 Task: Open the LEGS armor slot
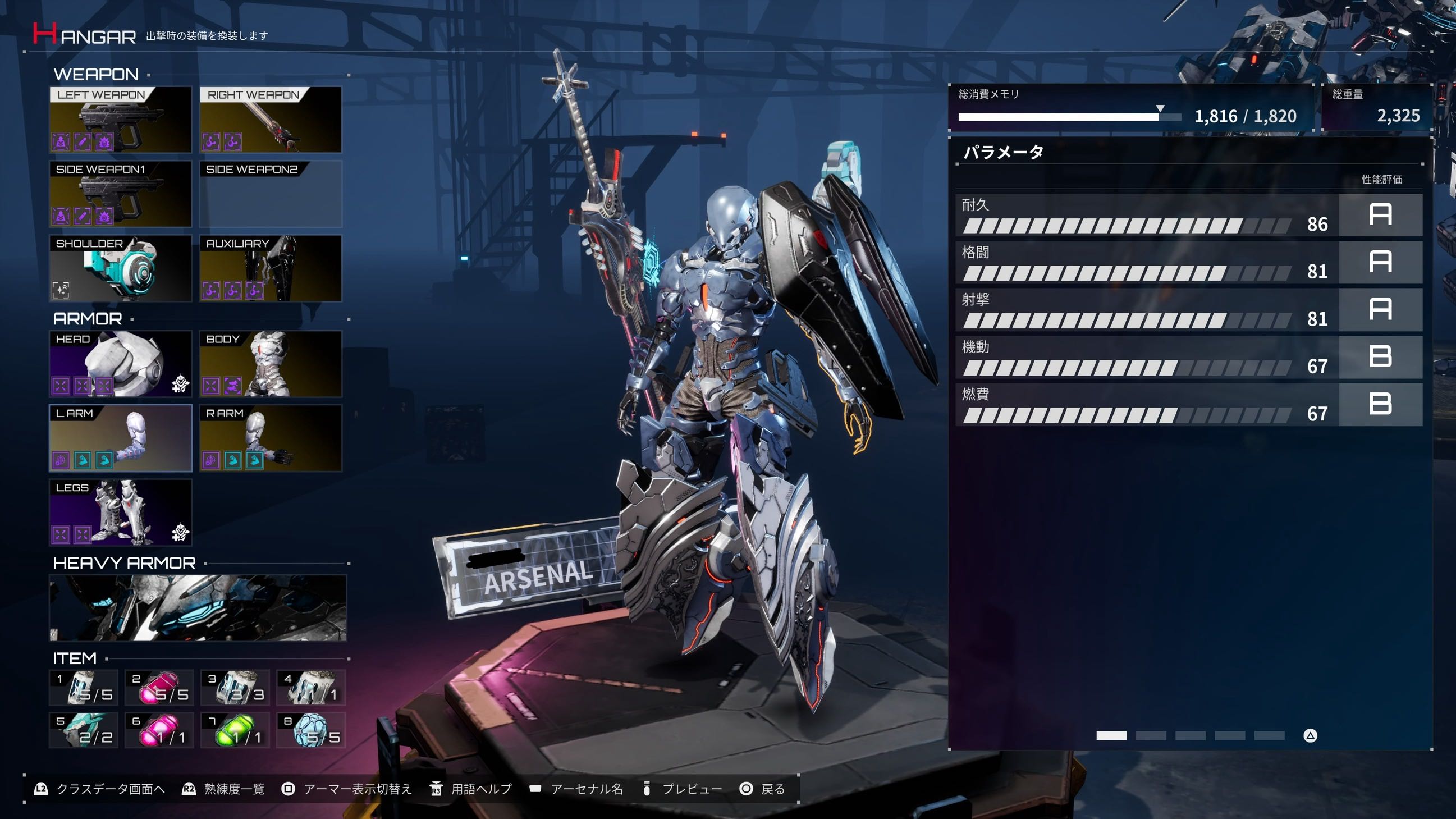120,512
